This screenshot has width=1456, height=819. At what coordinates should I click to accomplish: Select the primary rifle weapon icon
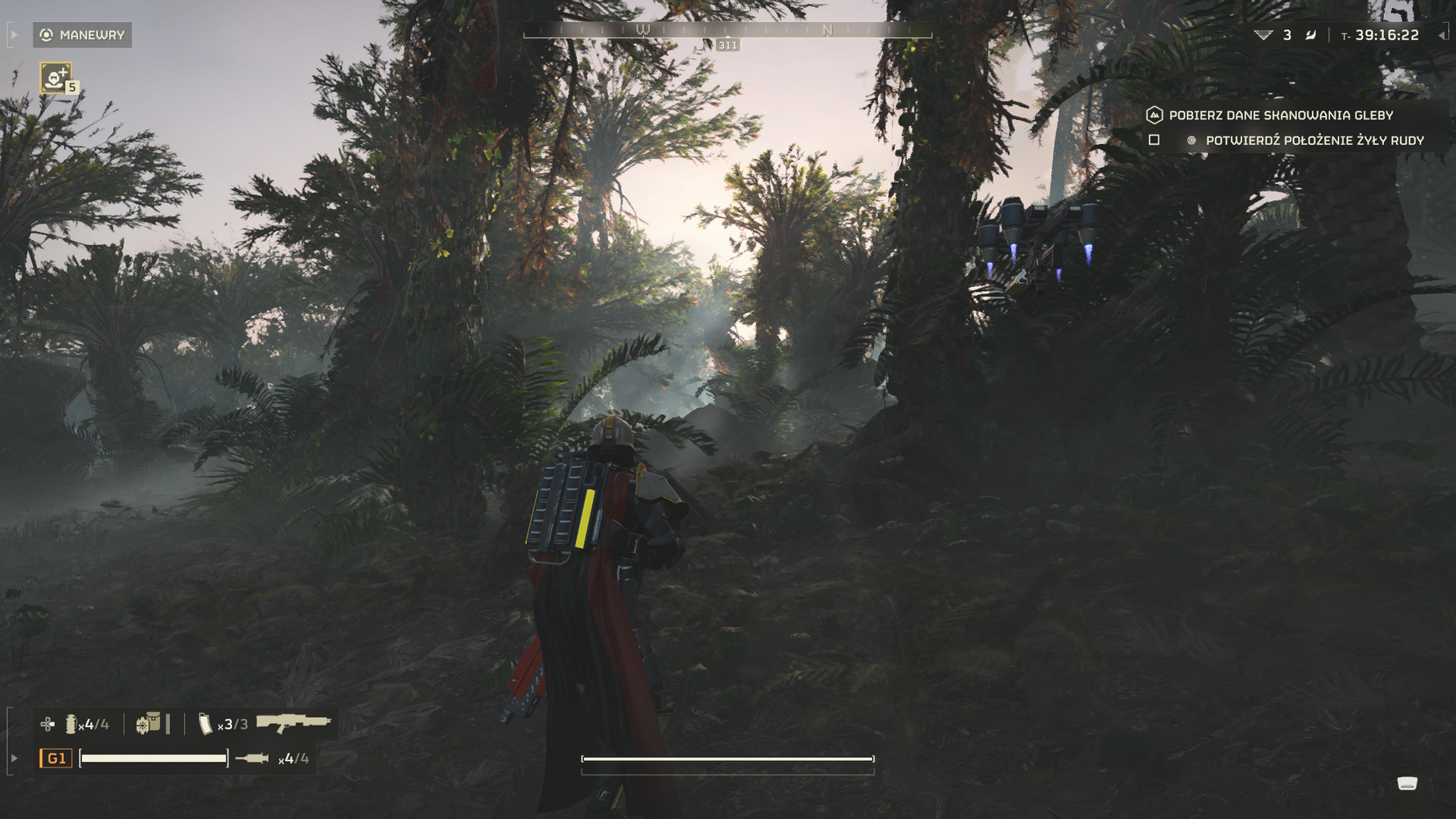point(293,723)
